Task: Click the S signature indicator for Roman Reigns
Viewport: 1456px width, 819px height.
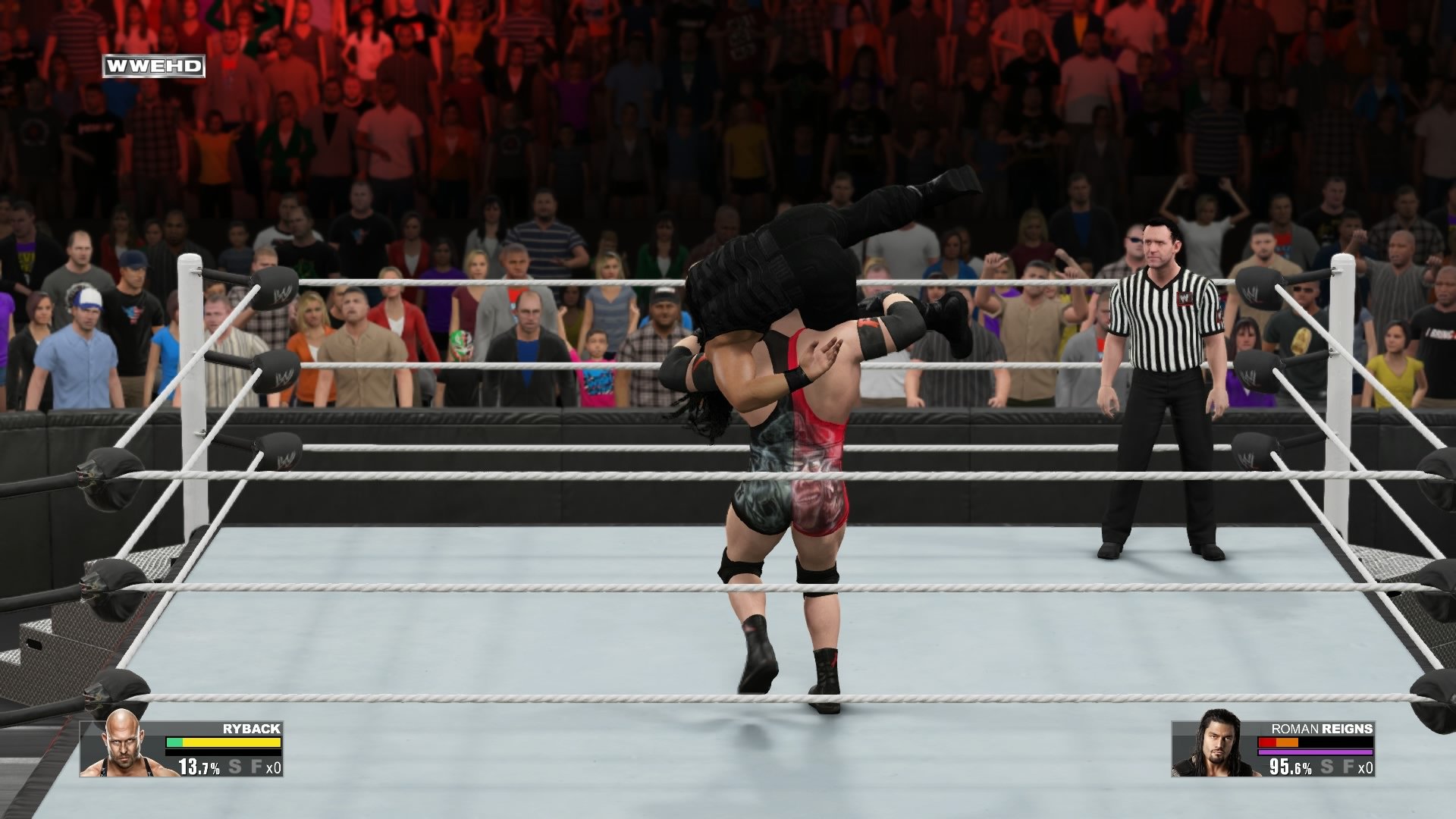Action: pos(1326,767)
